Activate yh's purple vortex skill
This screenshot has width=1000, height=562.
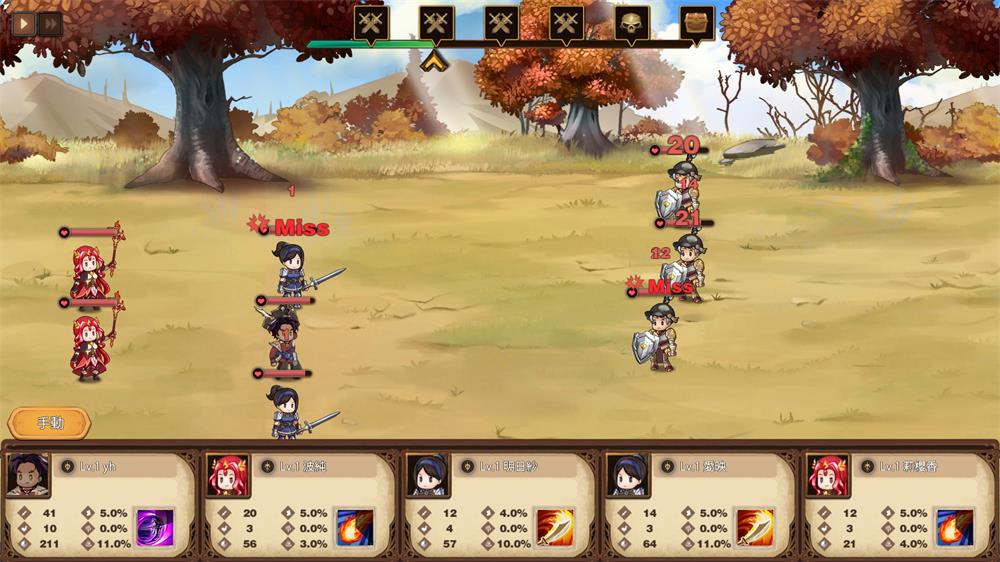155,526
